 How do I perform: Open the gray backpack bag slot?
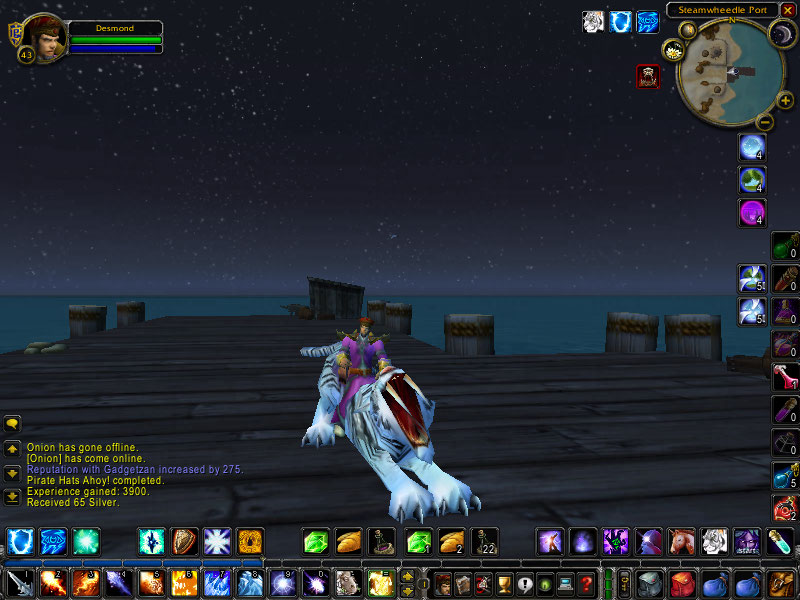(x=651, y=583)
